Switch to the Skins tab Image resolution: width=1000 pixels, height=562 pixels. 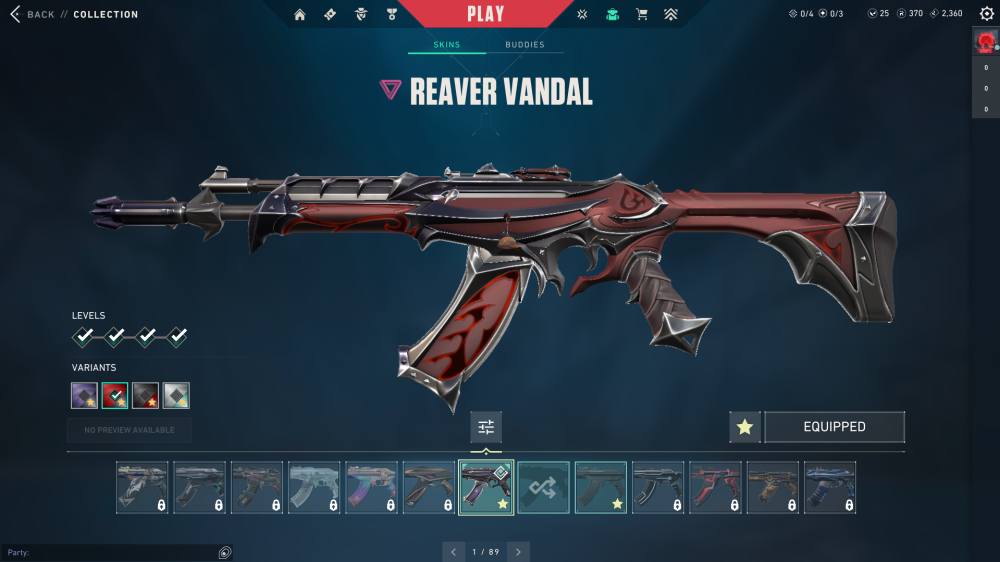(446, 45)
